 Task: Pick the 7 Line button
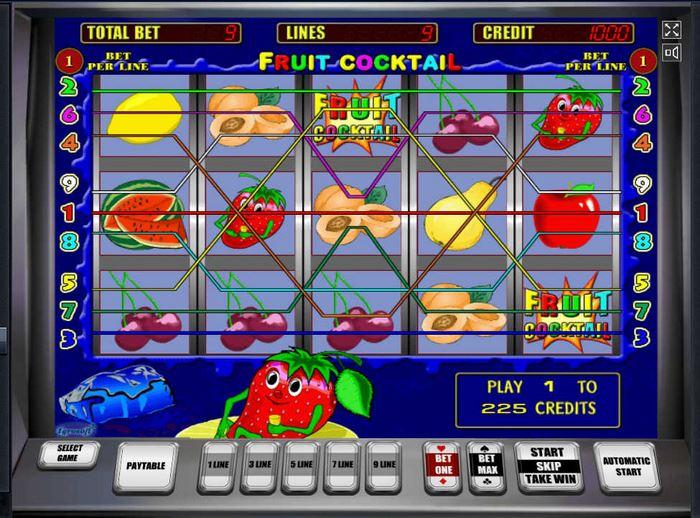pos(342,465)
